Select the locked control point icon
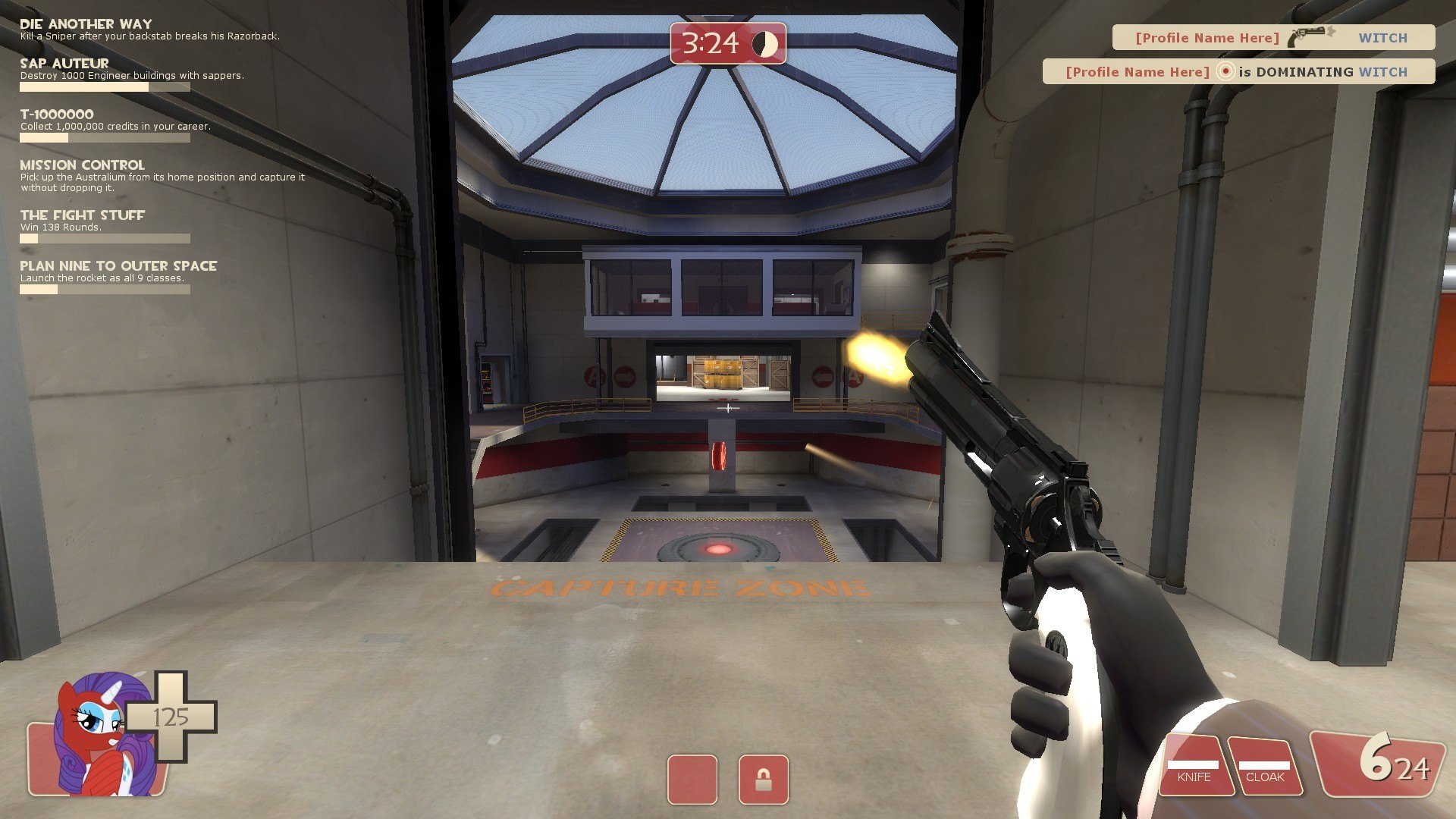 763,780
